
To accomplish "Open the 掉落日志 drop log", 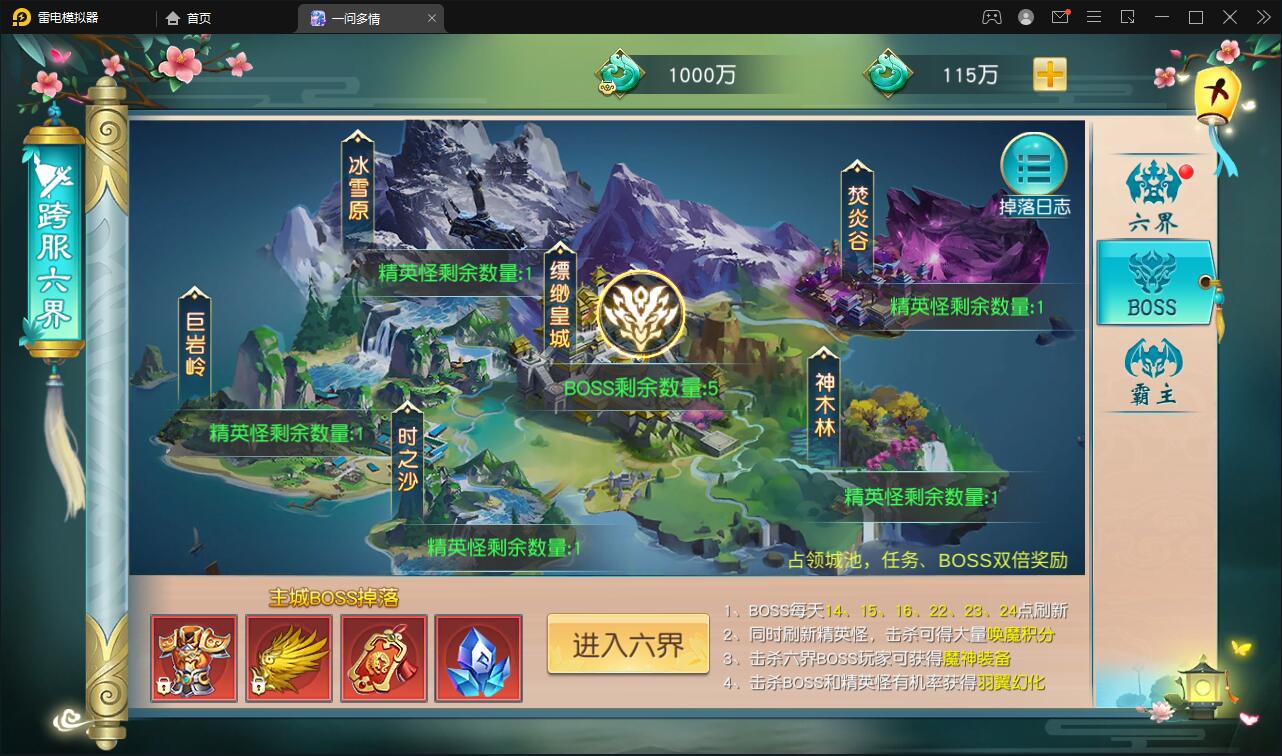I will (x=1035, y=168).
